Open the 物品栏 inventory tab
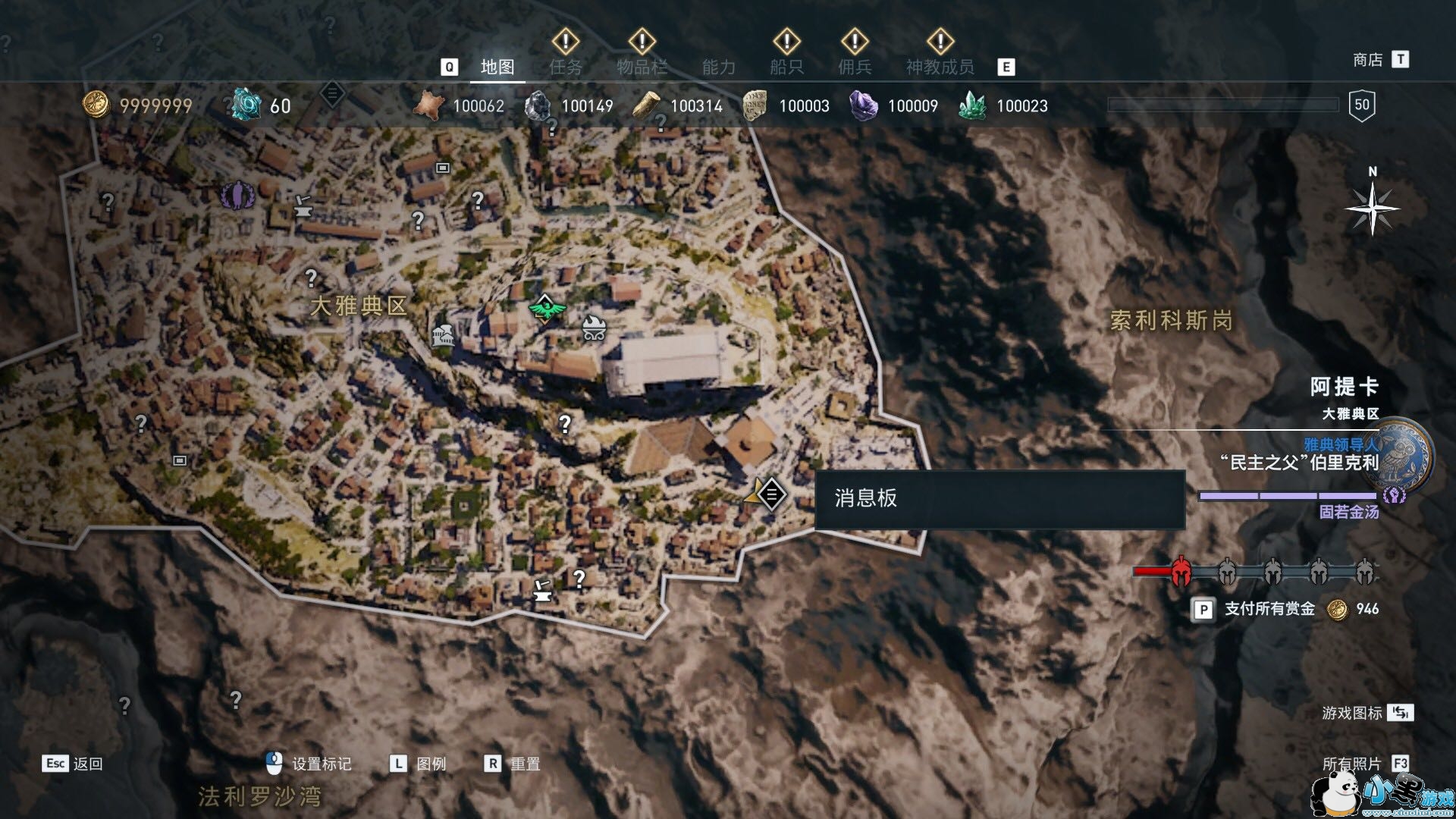This screenshot has width=1456, height=819. click(642, 67)
